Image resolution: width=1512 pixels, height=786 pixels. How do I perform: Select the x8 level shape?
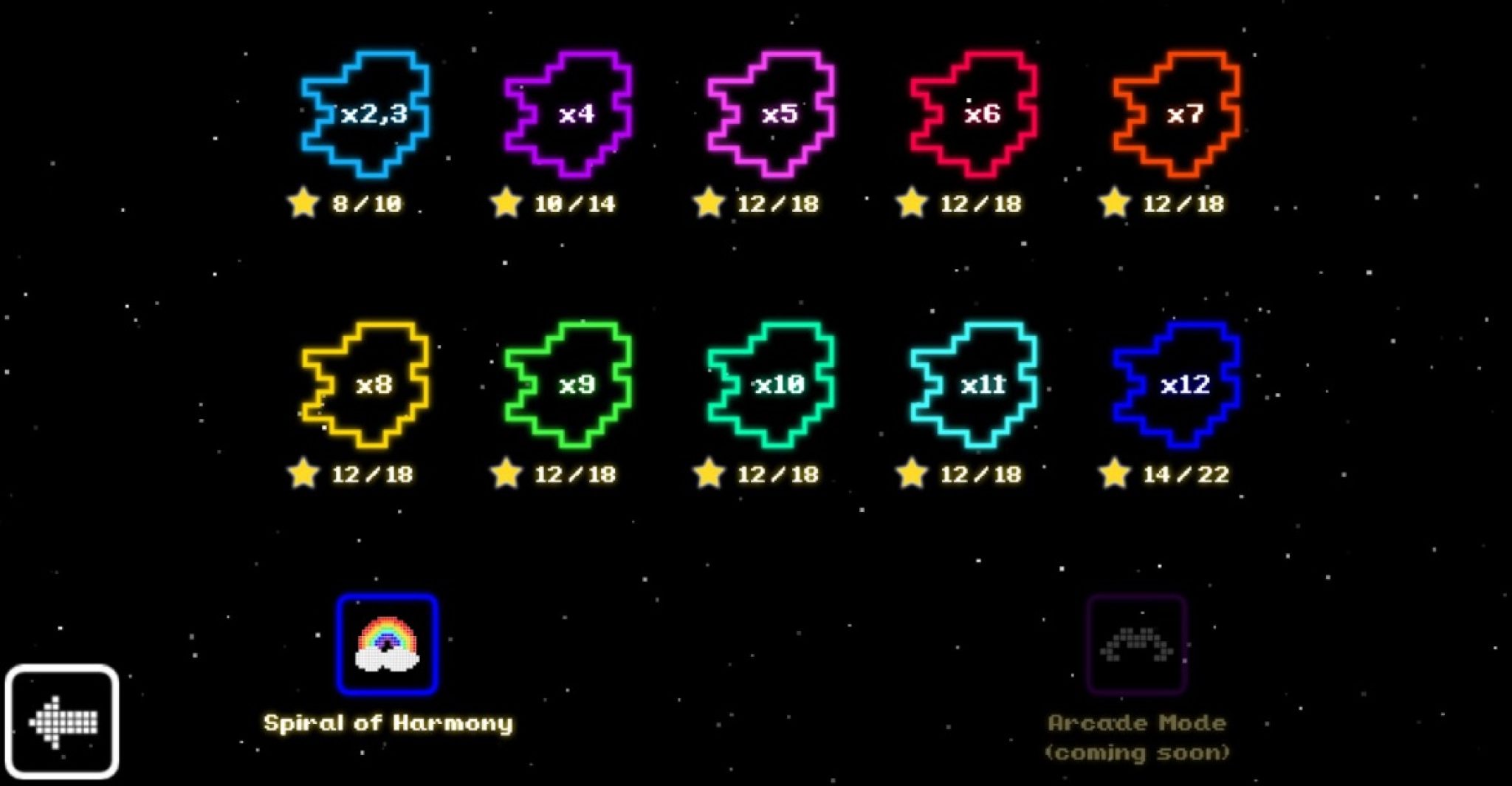[x=369, y=384]
